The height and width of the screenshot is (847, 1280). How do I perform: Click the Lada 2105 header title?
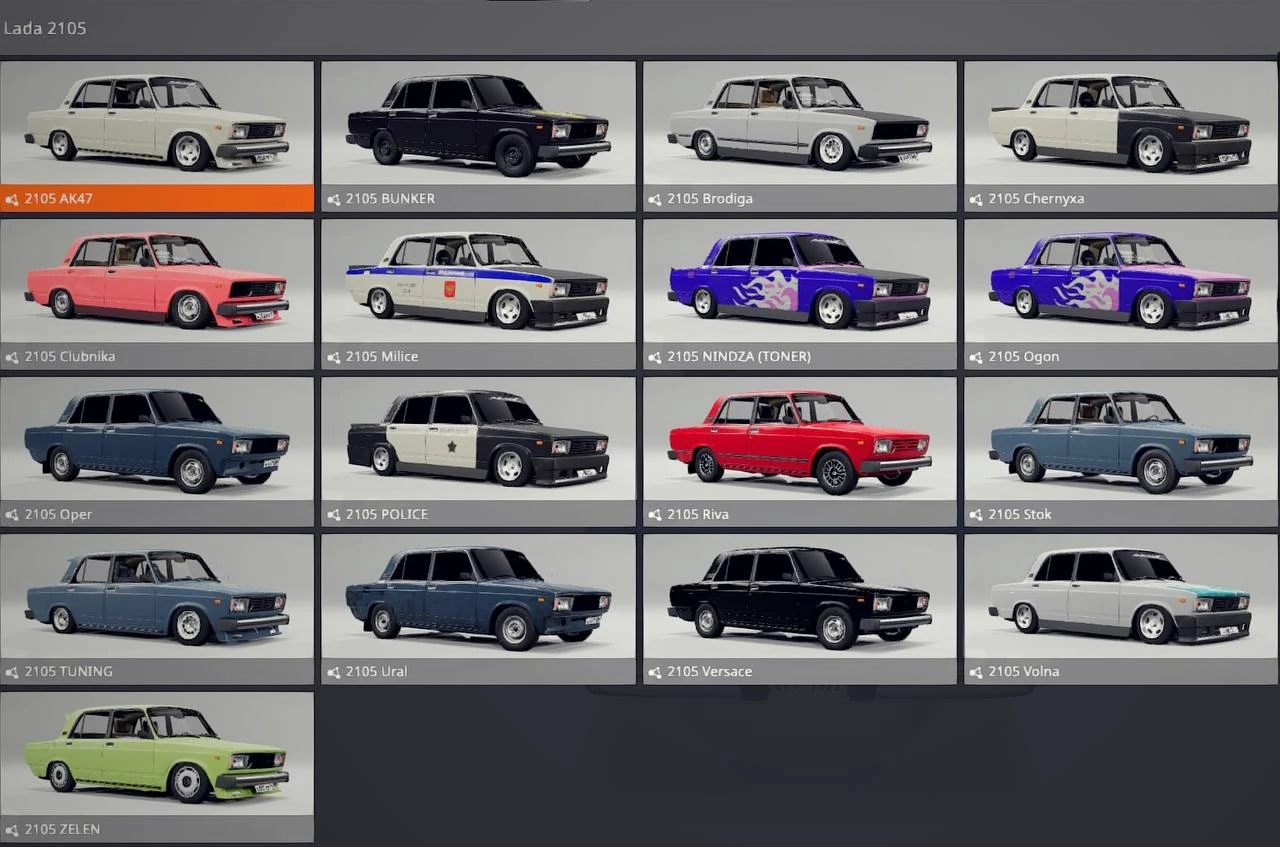coord(45,28)
